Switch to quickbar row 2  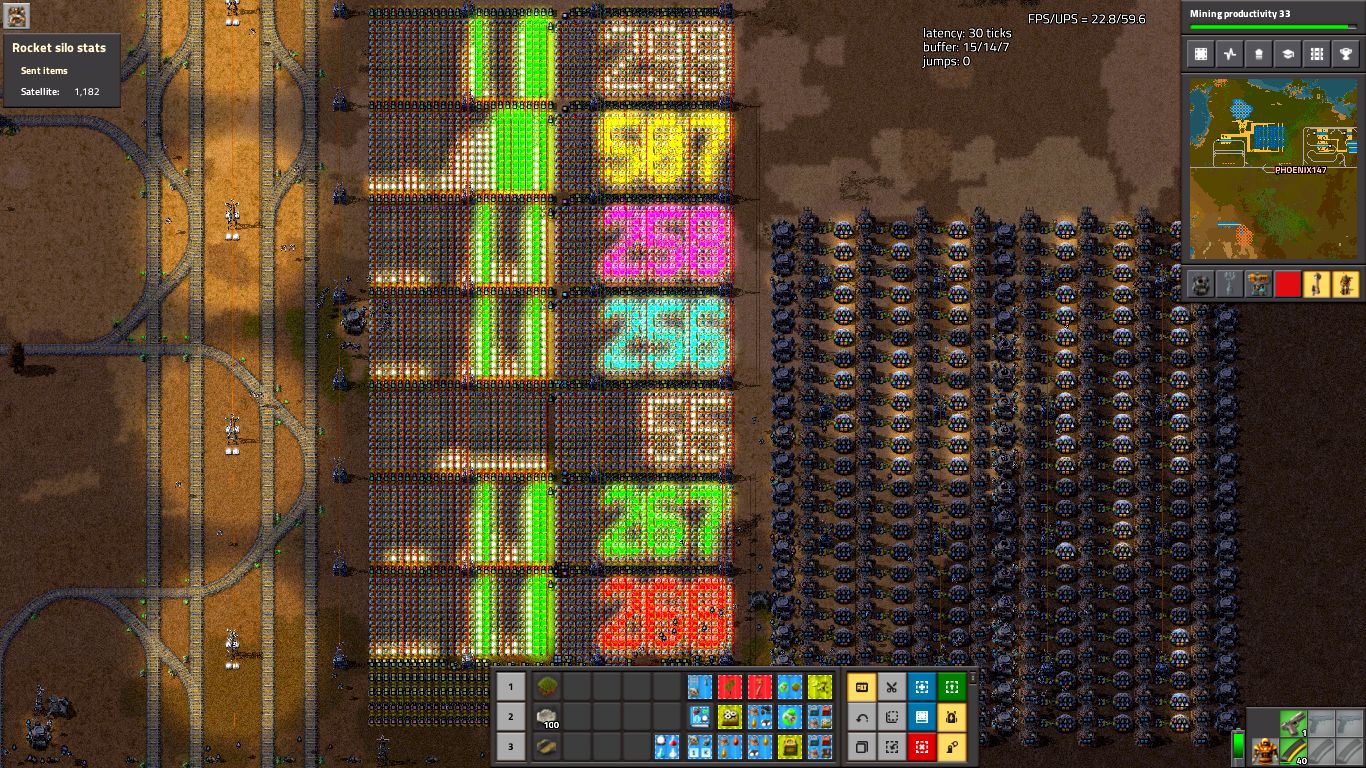point(510,717)
